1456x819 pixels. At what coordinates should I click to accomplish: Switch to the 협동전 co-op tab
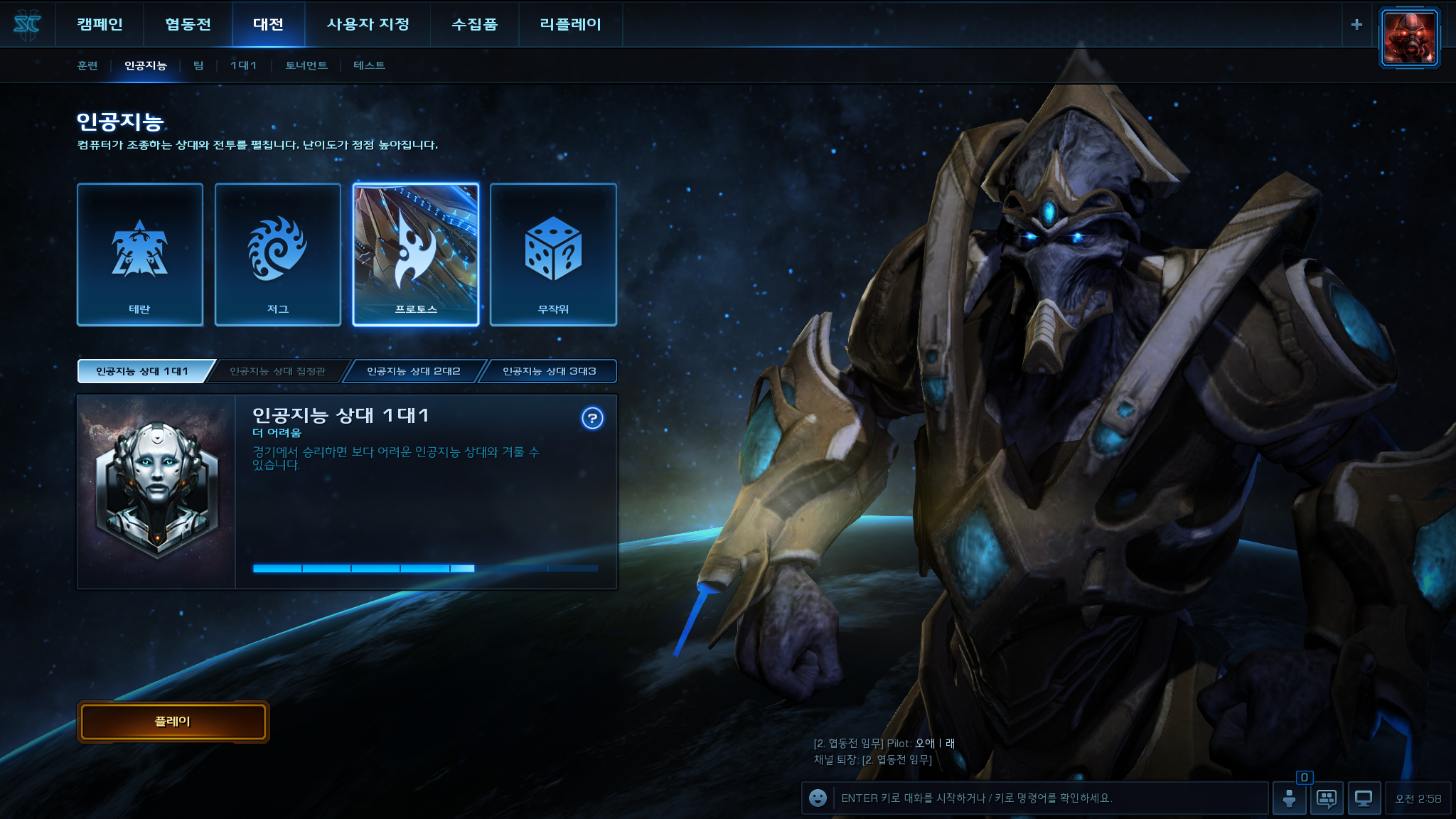(x=188, y=24)
